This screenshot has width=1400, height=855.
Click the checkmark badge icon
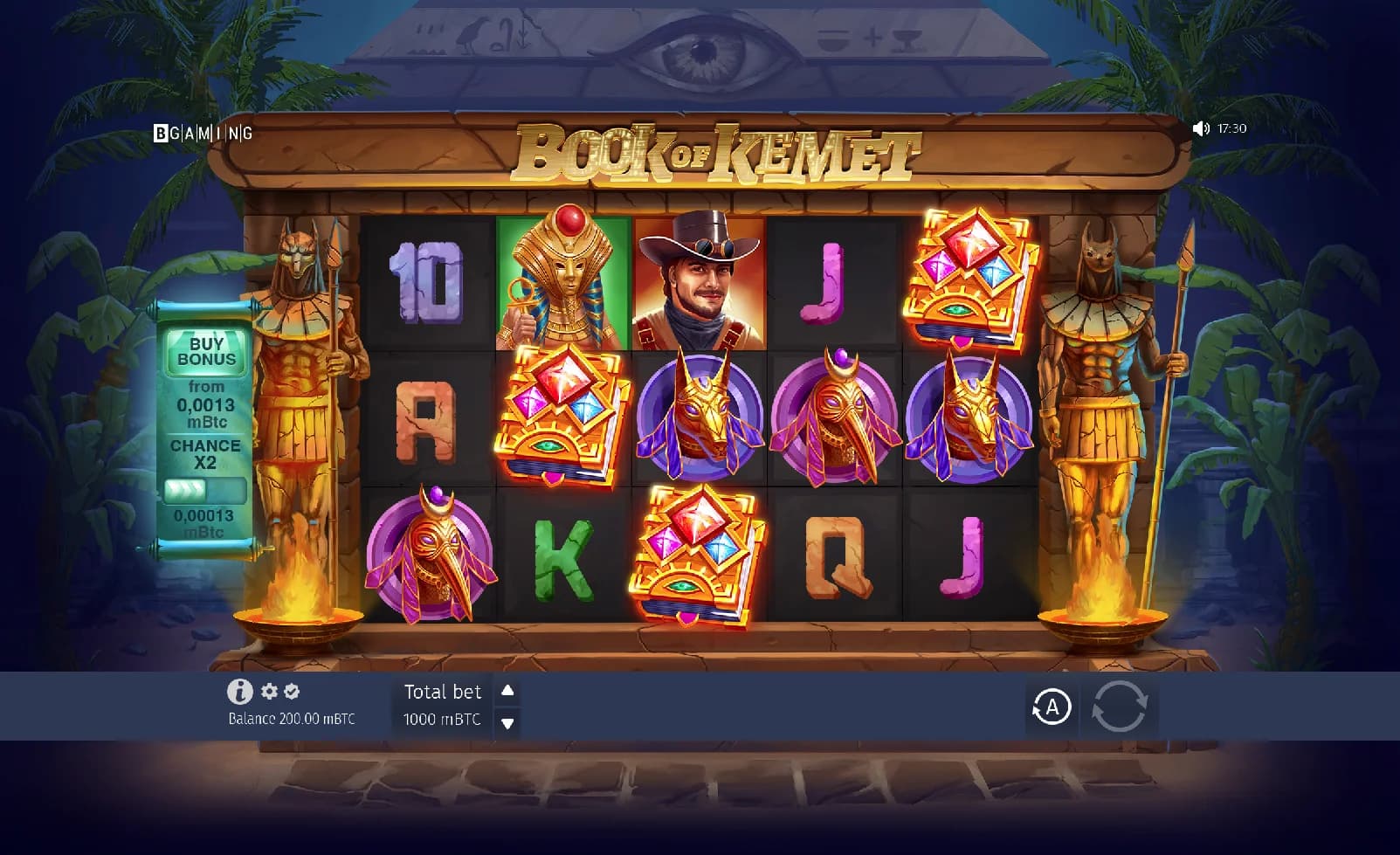(292, 692)
